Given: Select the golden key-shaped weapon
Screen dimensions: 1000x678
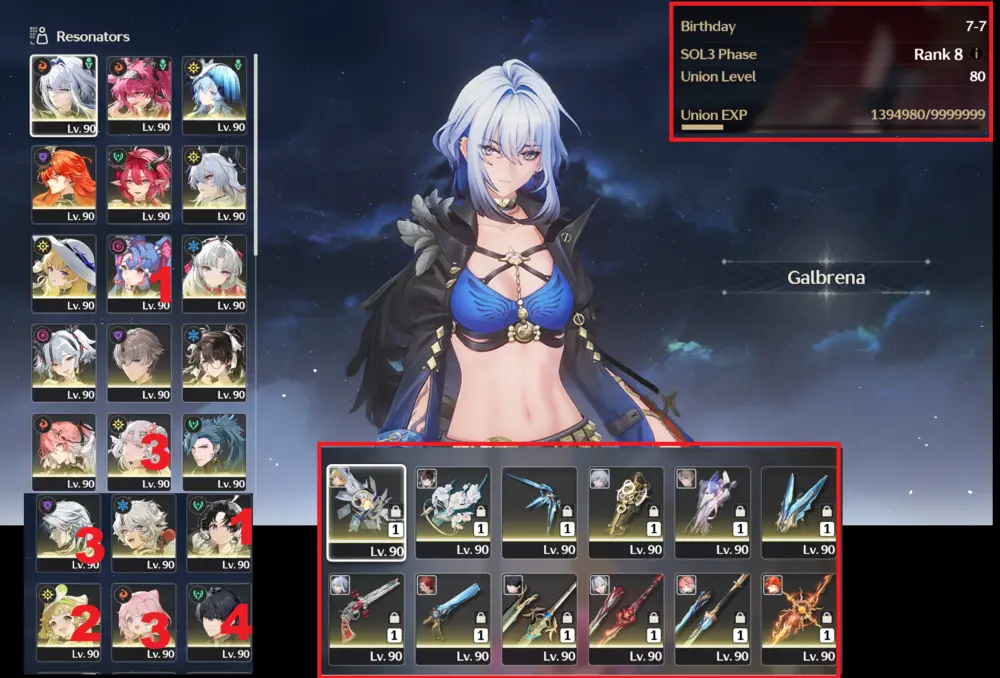Looking at the screenshot, I should 626,511.
